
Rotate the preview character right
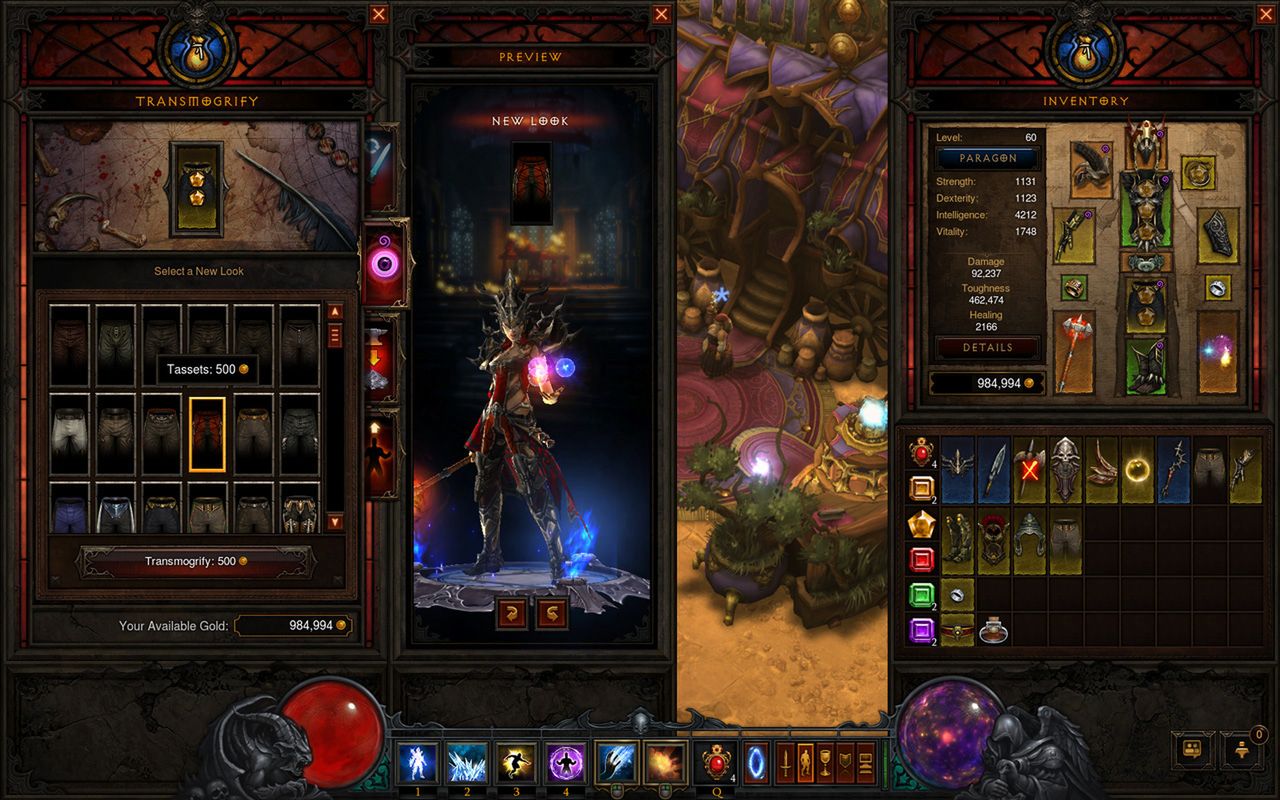click(x=551, y=612)
